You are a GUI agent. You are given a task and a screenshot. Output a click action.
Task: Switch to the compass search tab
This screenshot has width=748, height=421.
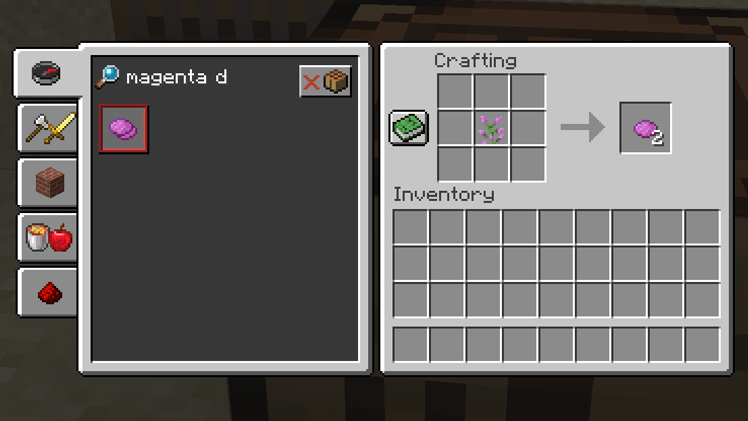[47, 73]
